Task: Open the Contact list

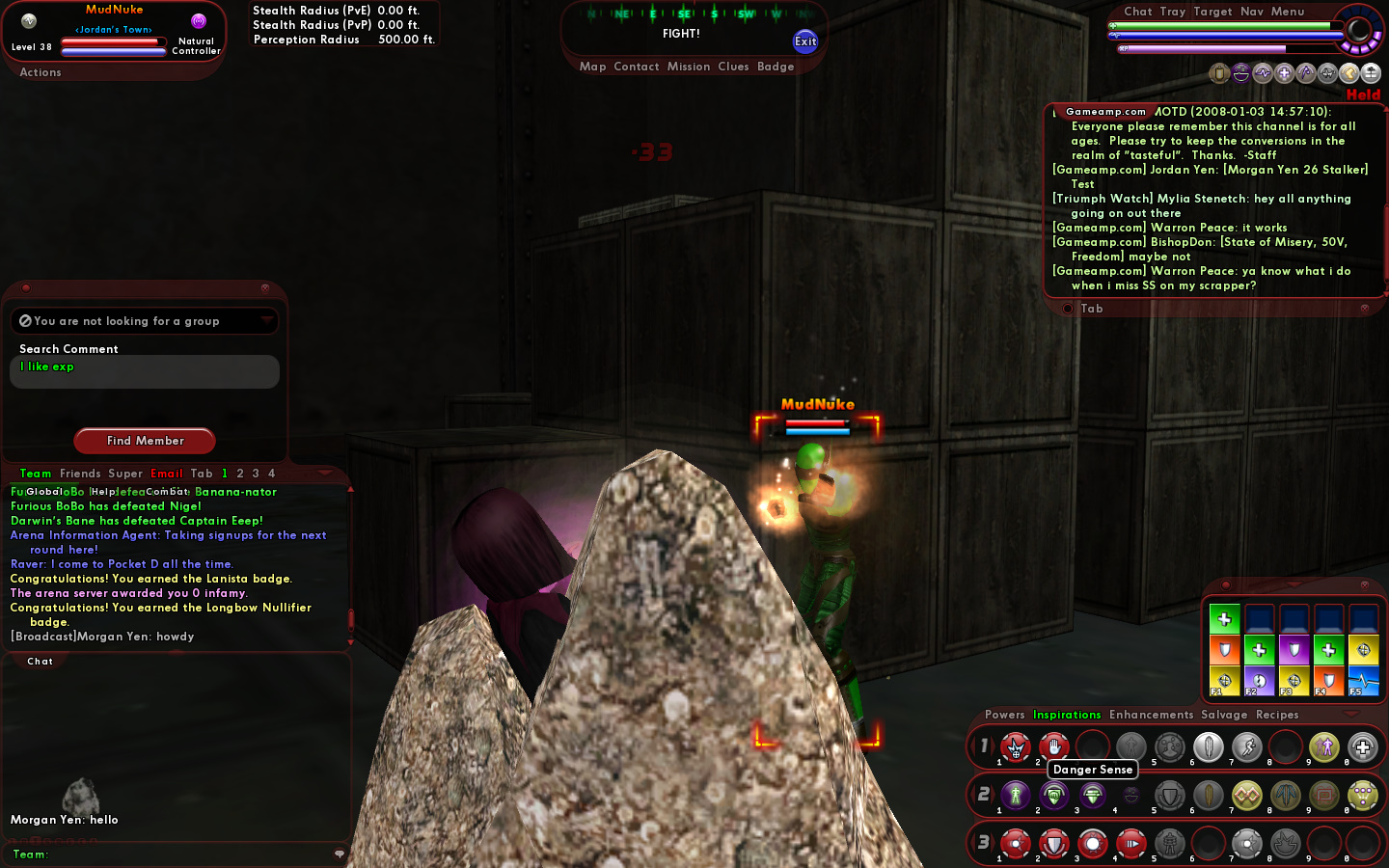Action: coord(636,67)
